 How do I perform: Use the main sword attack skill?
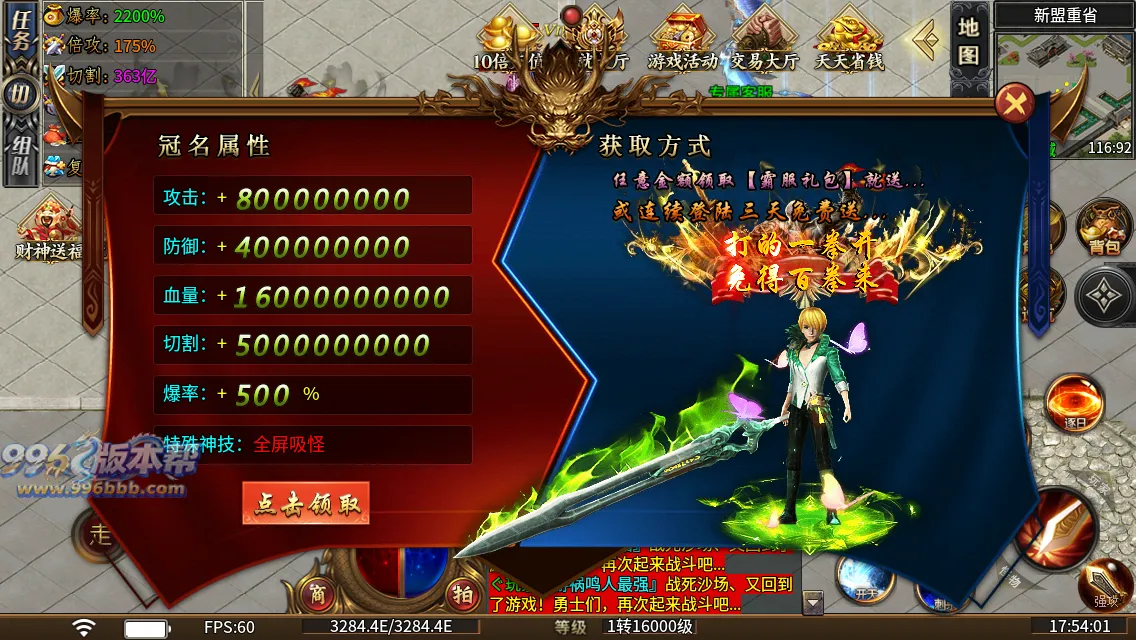coord(1059,528)
